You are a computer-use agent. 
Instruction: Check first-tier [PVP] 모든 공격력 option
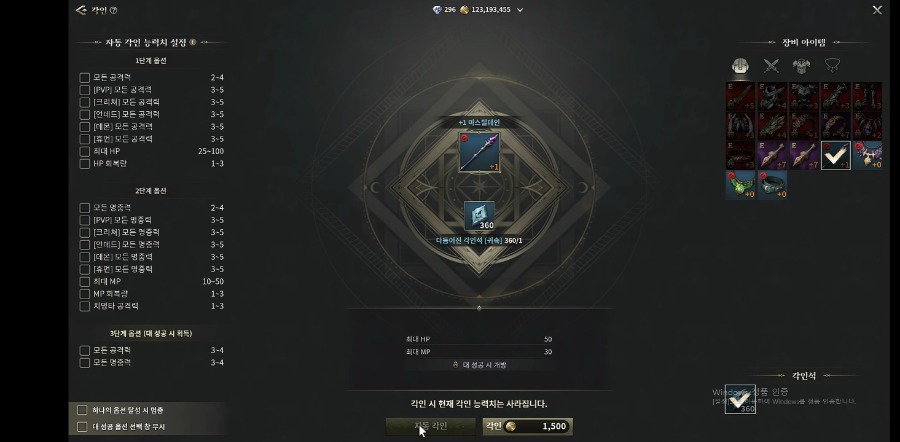coord(85,89)
